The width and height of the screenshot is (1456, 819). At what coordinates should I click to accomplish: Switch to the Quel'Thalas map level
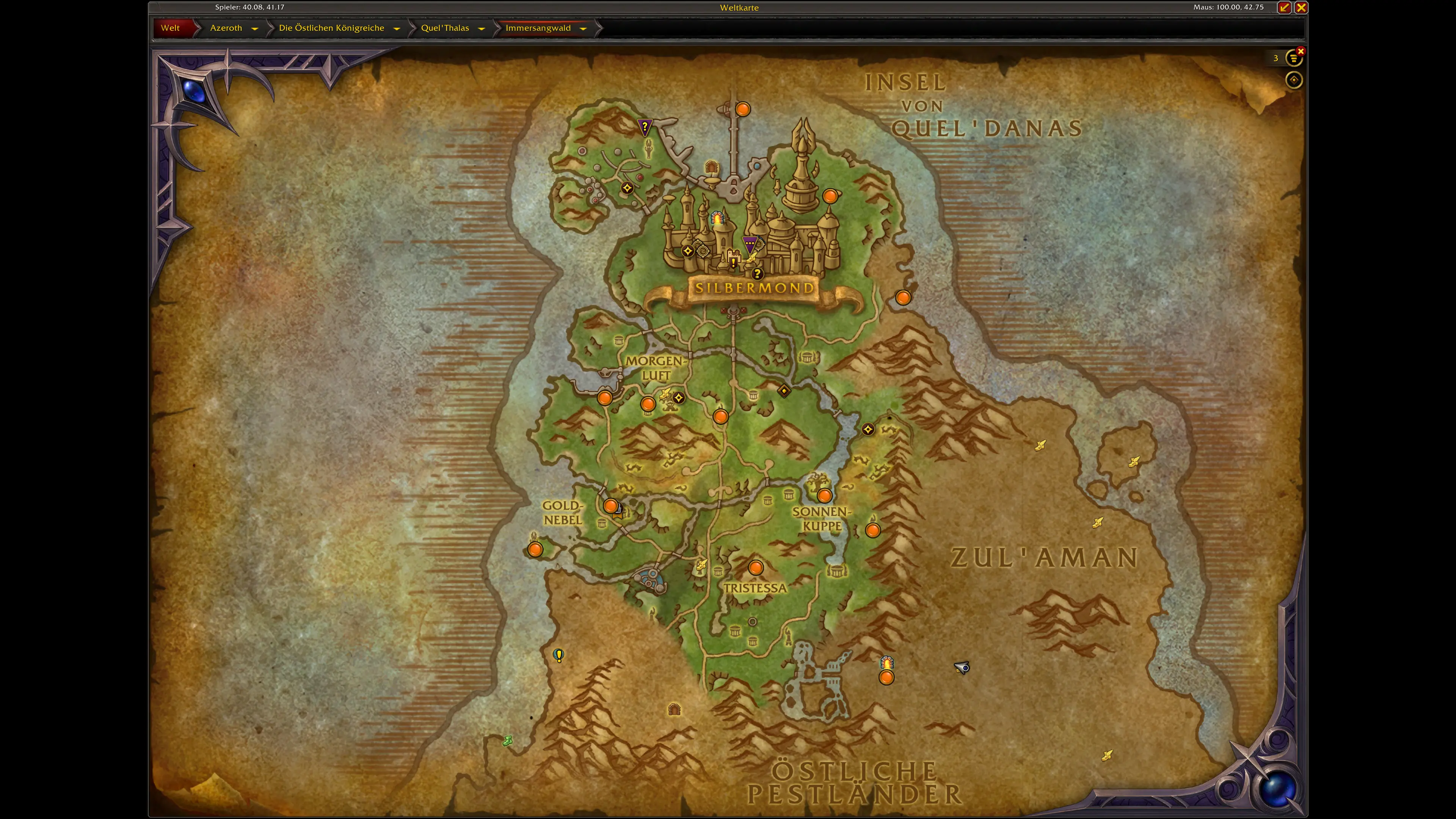(x=445, y=28)
